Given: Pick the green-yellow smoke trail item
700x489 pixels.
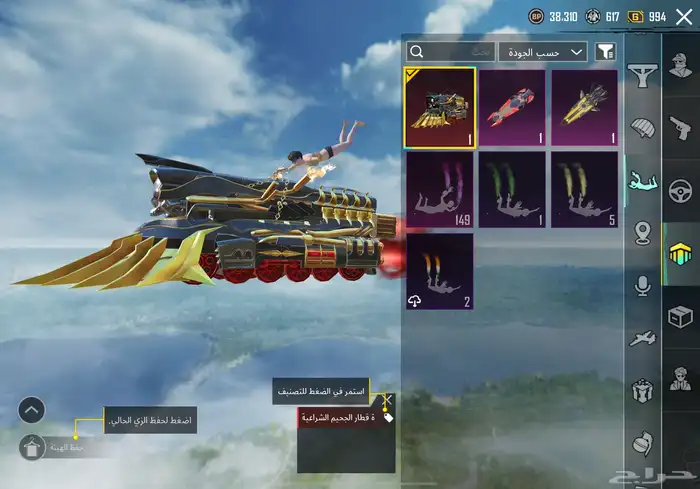Looking at the screenshot, I should click(x=511, y=189).
